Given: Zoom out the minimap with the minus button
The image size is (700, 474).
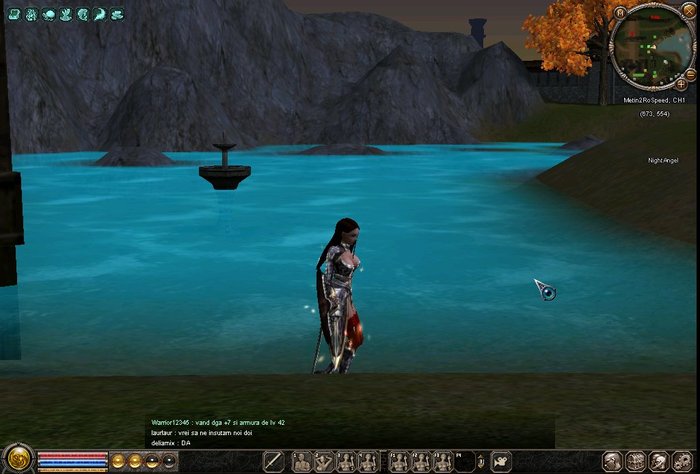Looking at the screenshot, I should coord(690,74).
